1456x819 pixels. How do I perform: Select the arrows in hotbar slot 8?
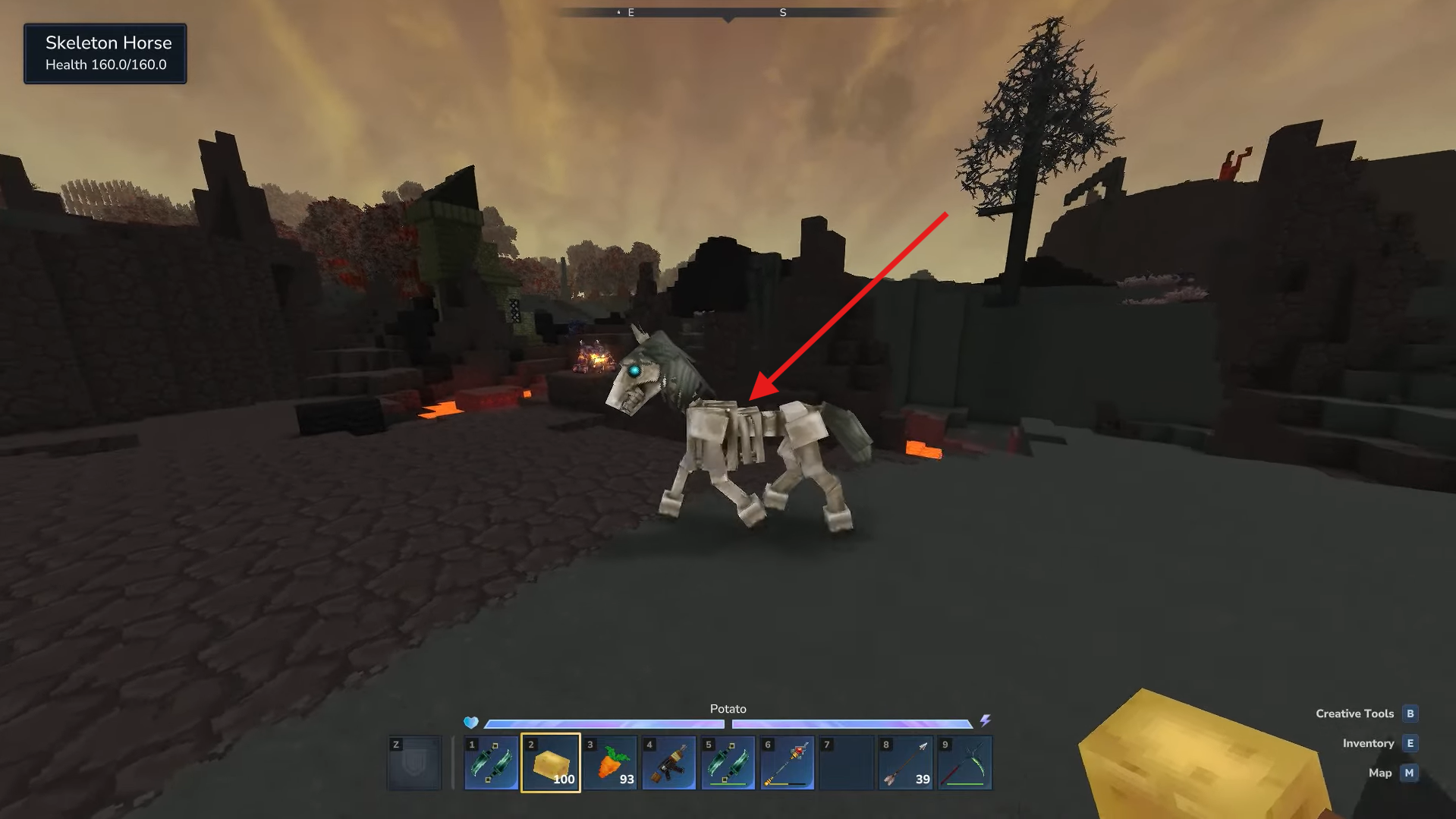pyautogui.click(x=905, y=762)
